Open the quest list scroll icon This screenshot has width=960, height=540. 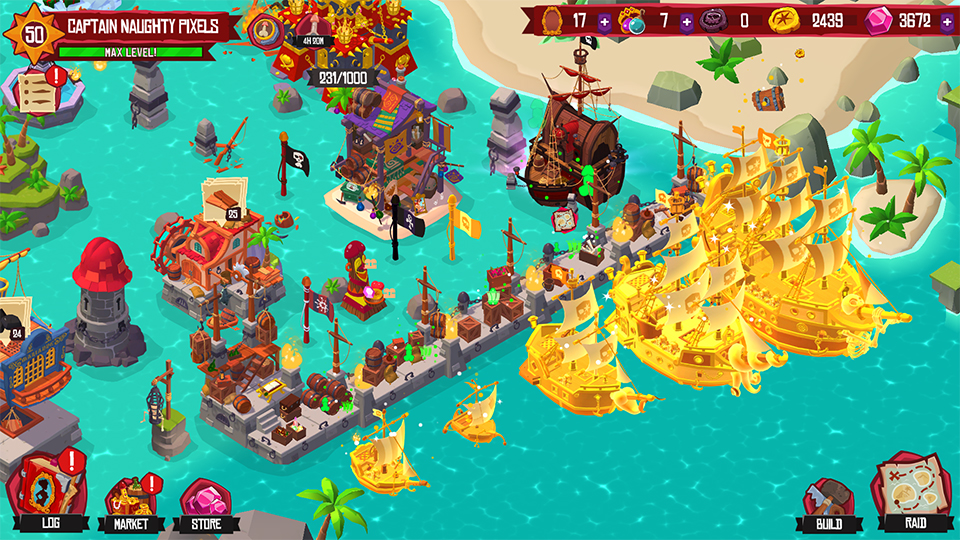[36, 86]
